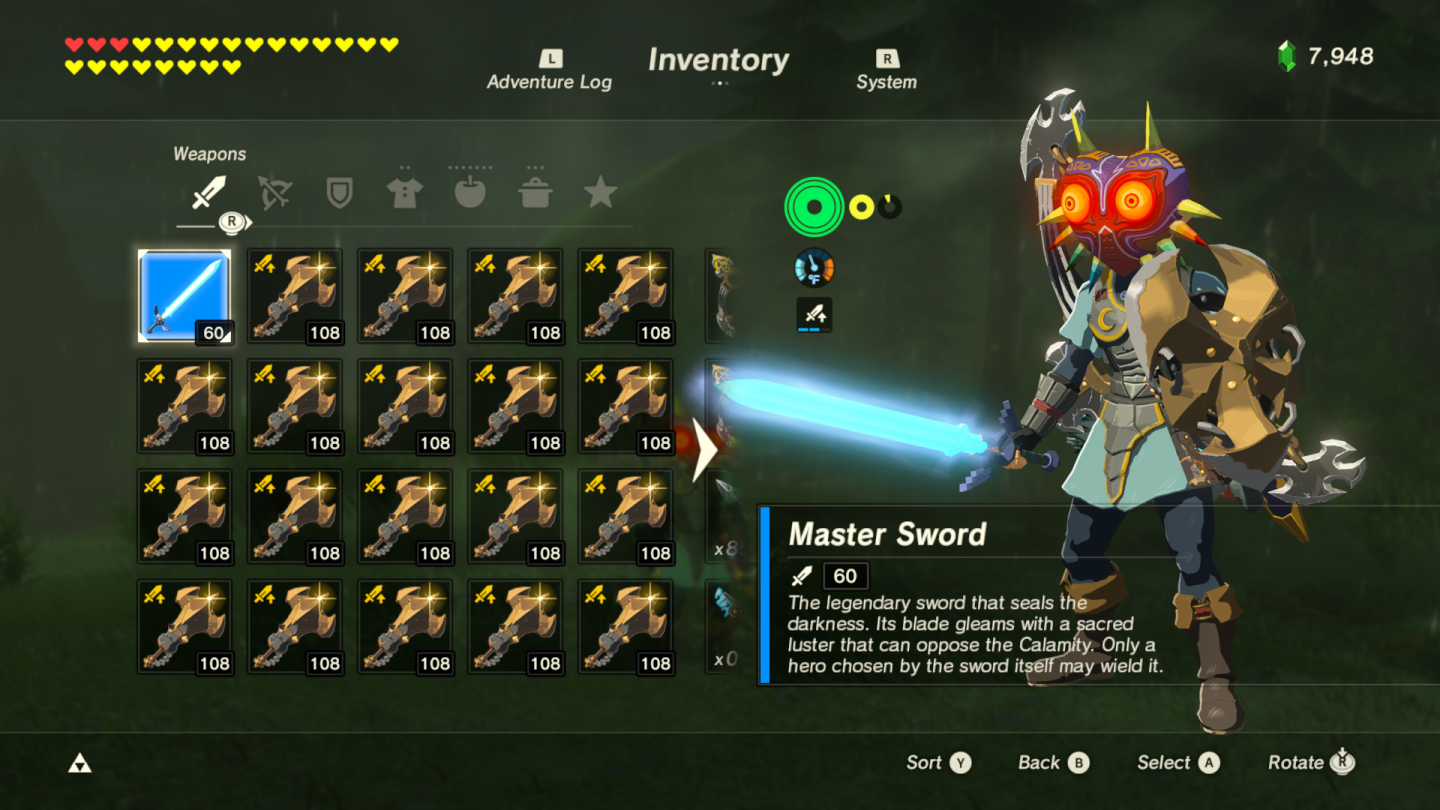
Task: Choose the Select option
Action: pyautogui.click(x=1178, y=763)
